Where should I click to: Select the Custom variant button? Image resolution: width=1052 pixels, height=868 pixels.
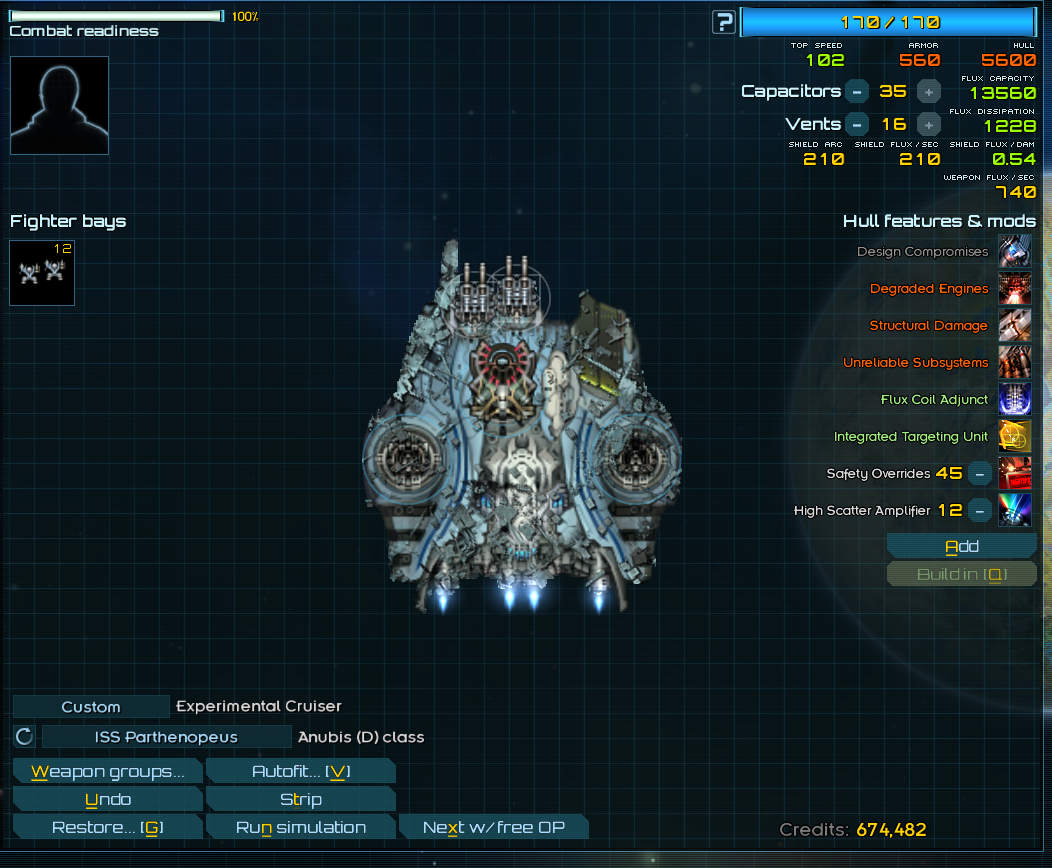pos(91,707)
